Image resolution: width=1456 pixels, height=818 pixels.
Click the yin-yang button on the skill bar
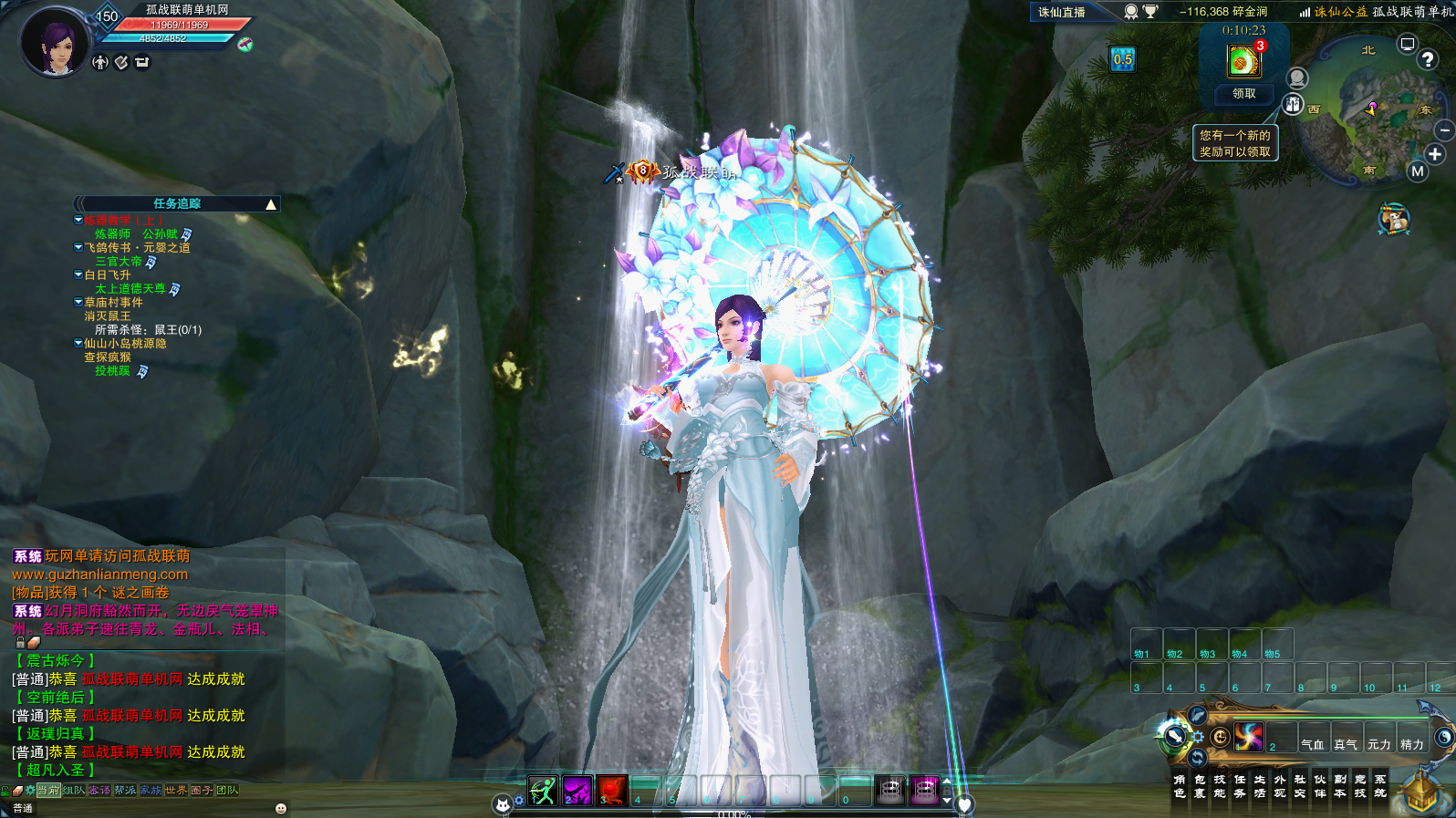[1444, 736]
